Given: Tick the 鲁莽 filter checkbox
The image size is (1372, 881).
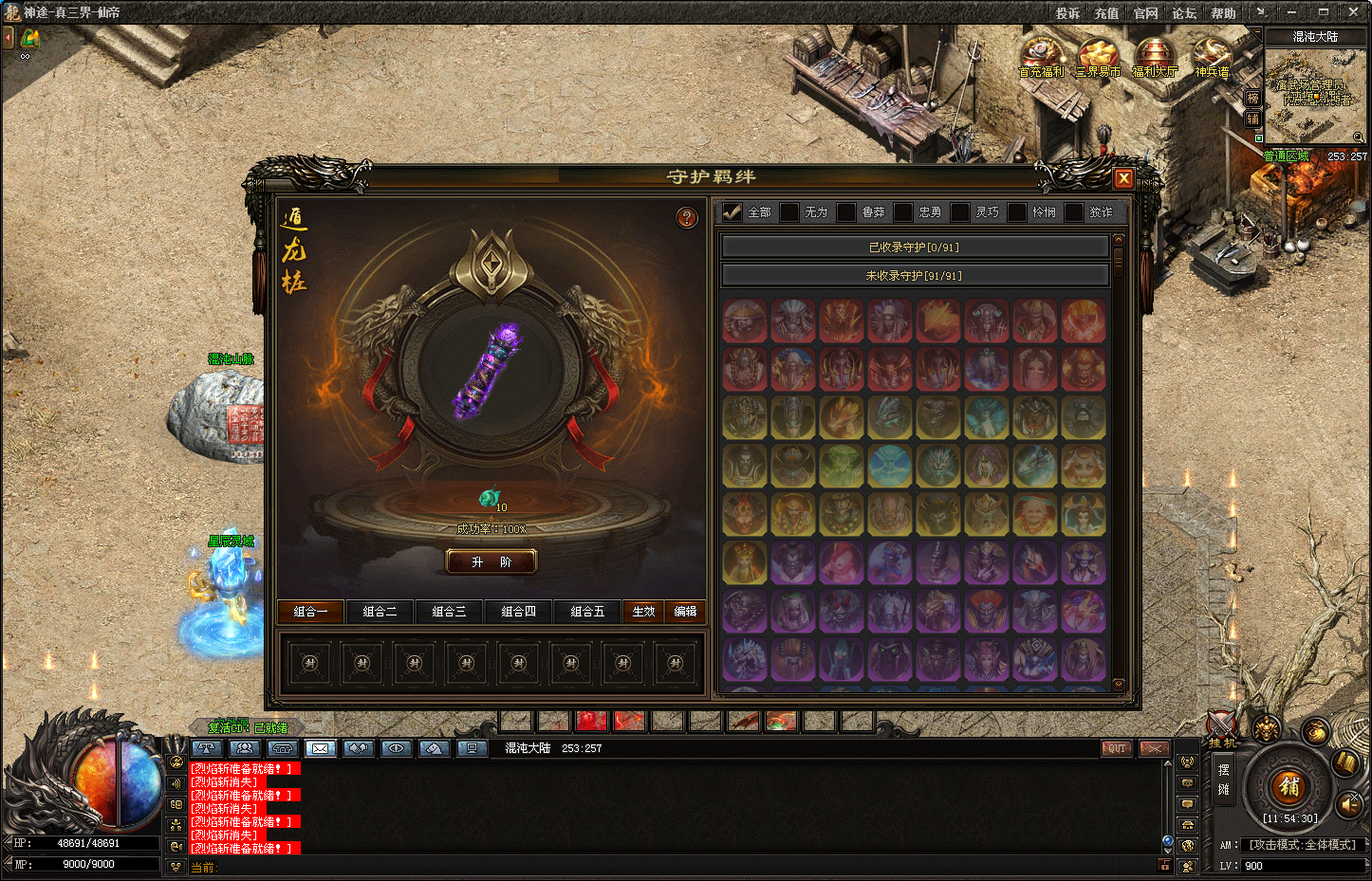Looking at the screenshot, I should click(x=846, y=212).
